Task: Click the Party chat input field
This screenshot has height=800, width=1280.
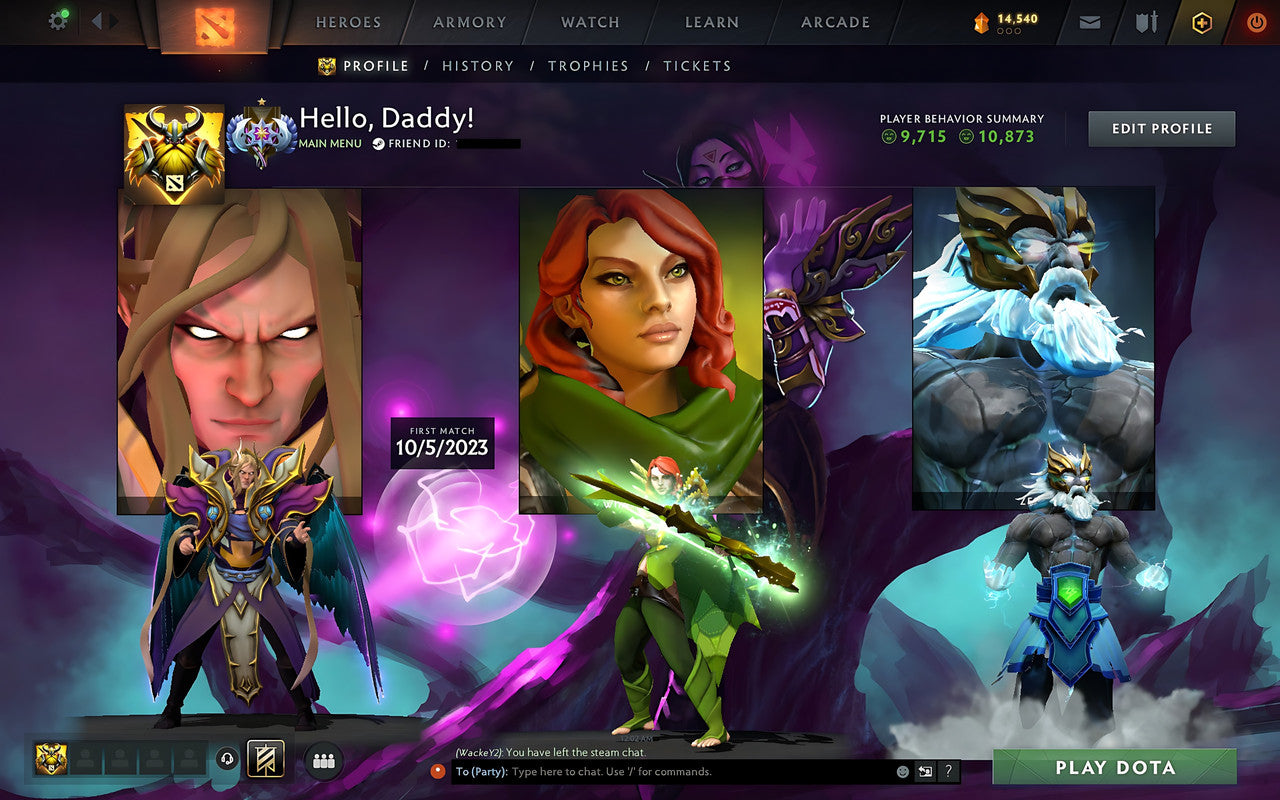Action: (650, 771)
